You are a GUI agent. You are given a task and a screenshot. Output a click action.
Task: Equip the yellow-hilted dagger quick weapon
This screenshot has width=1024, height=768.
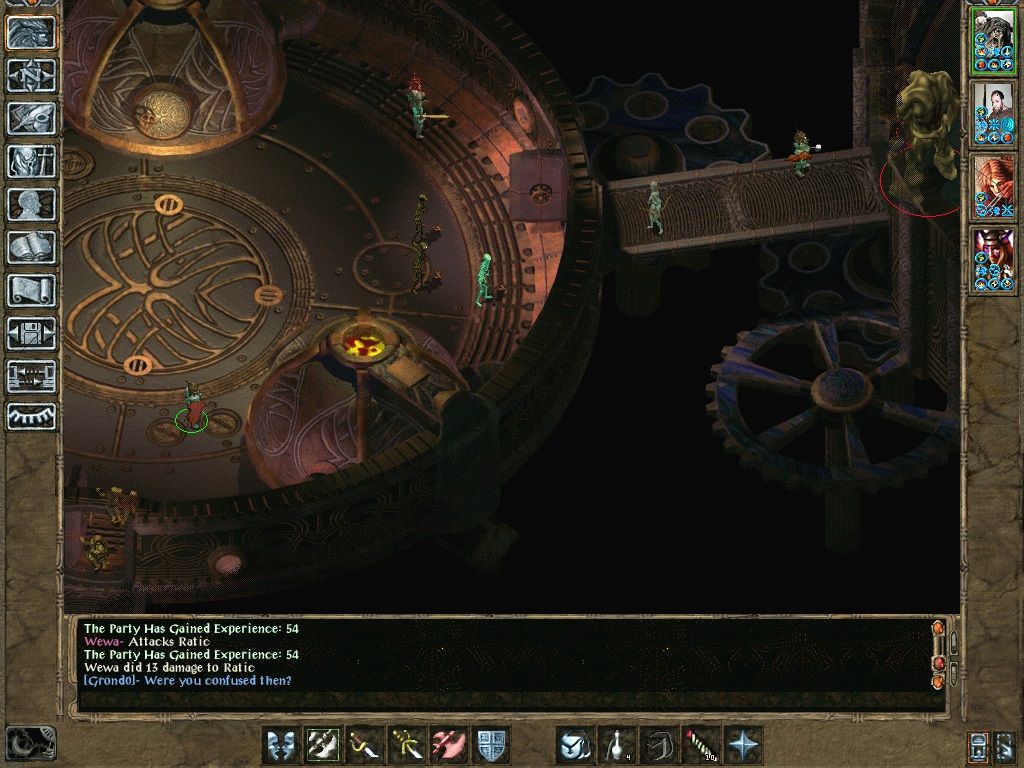click(407, 745)
